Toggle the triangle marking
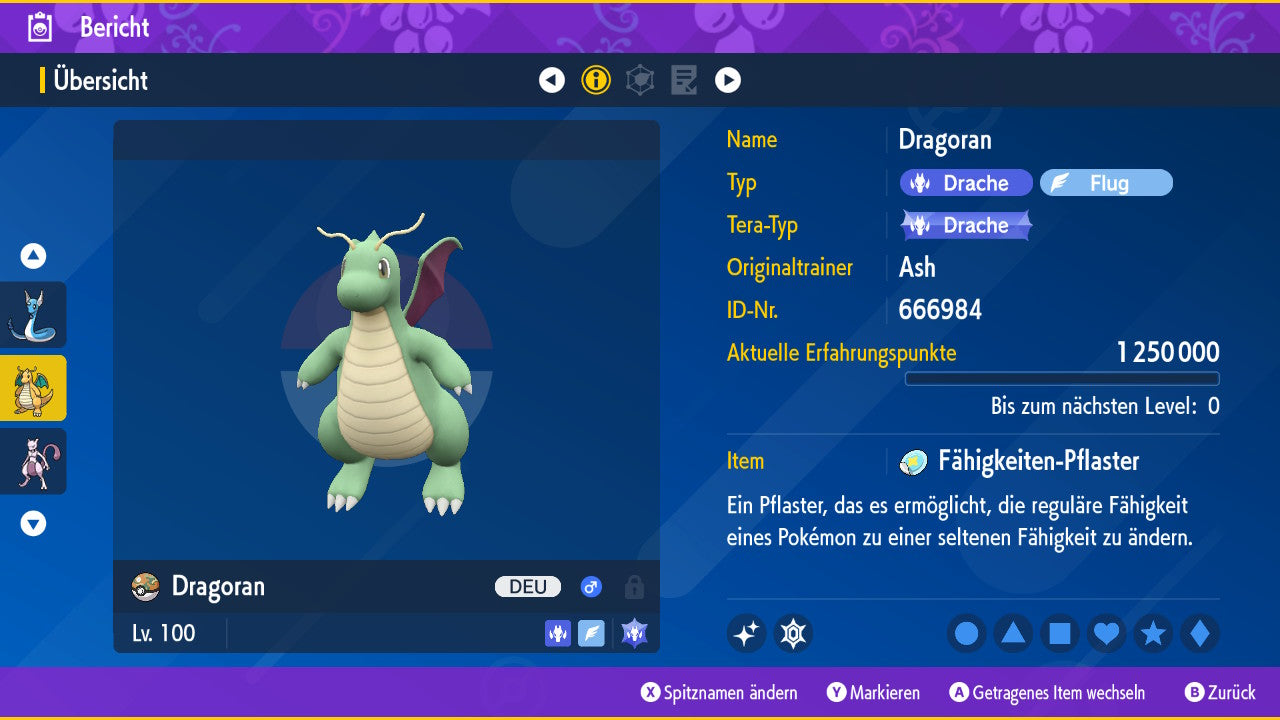 tap(1013, 634)
